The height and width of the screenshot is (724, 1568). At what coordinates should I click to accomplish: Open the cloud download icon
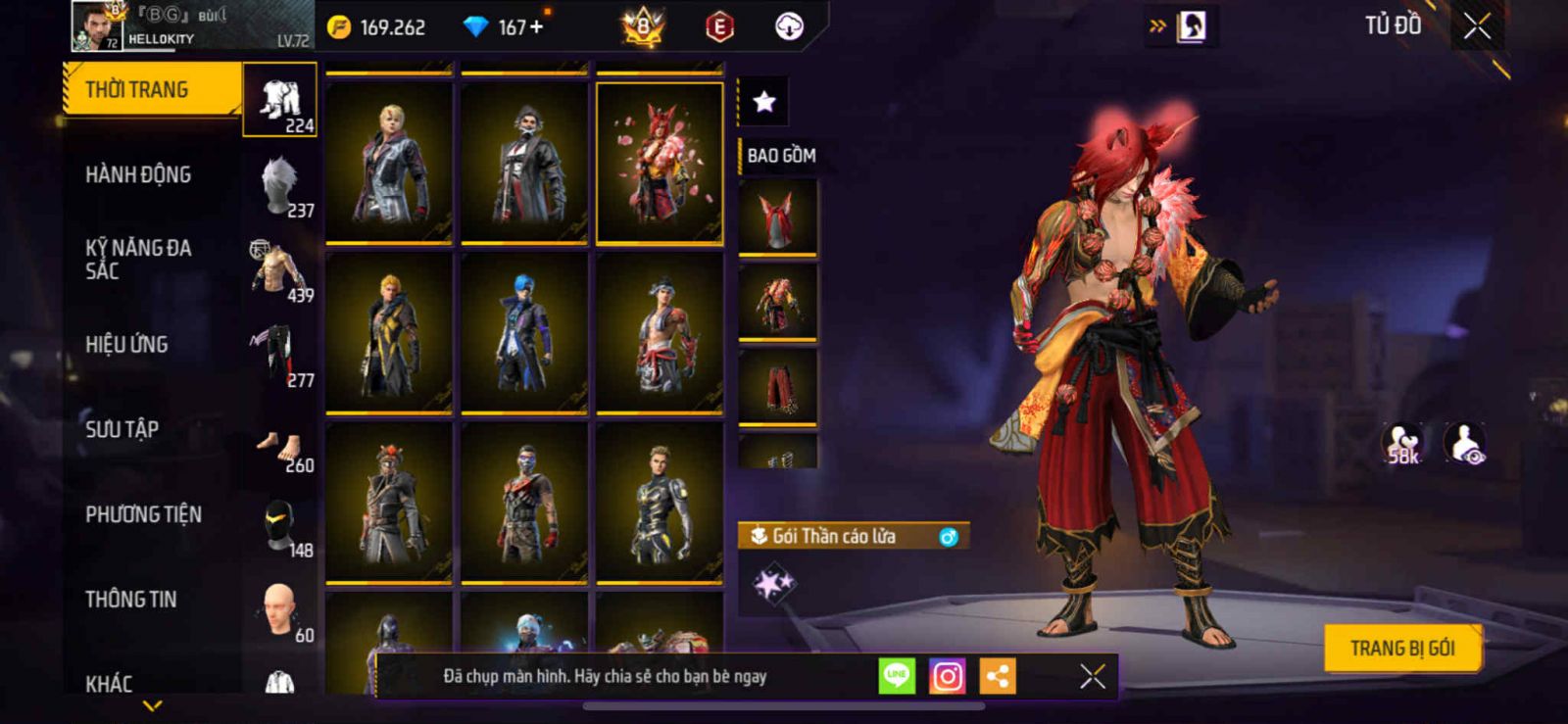[x=789, y=27]
